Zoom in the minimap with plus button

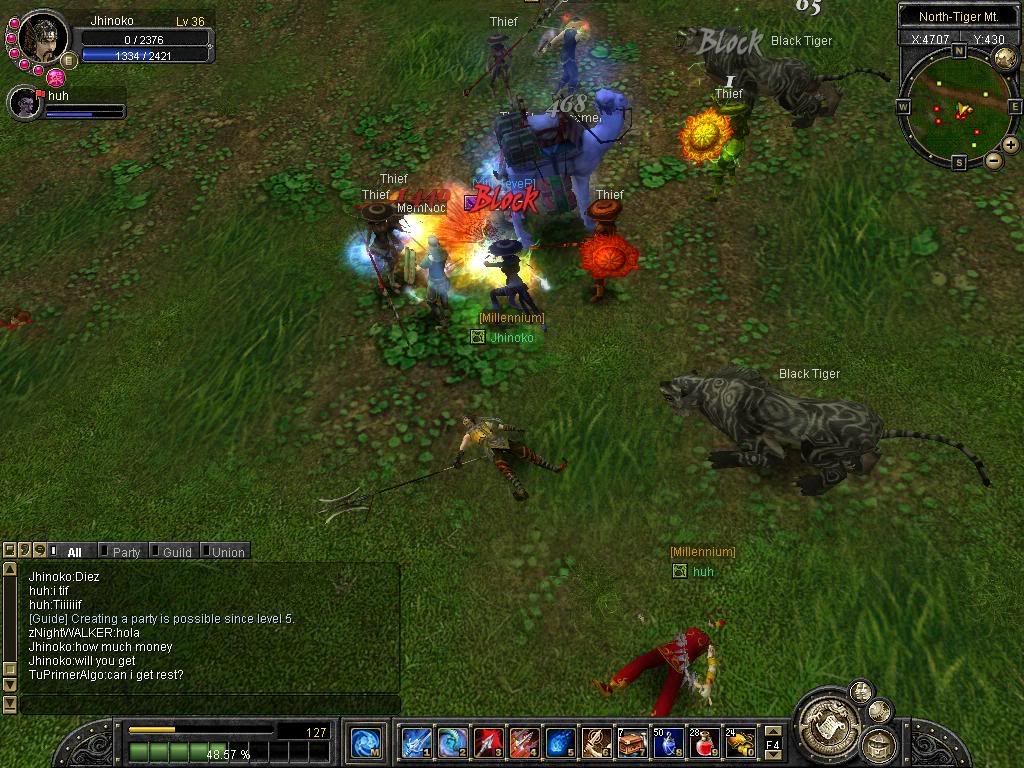point(1011,145)
